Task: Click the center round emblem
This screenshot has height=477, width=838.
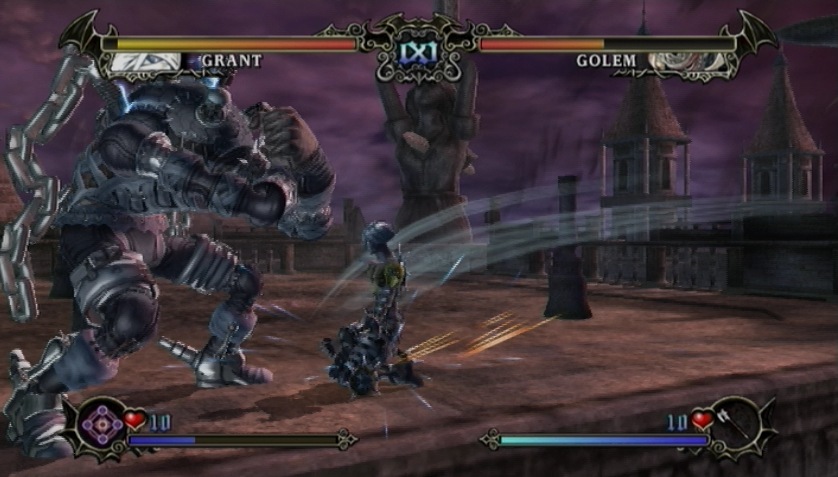Action: click(x=418, y=48)
